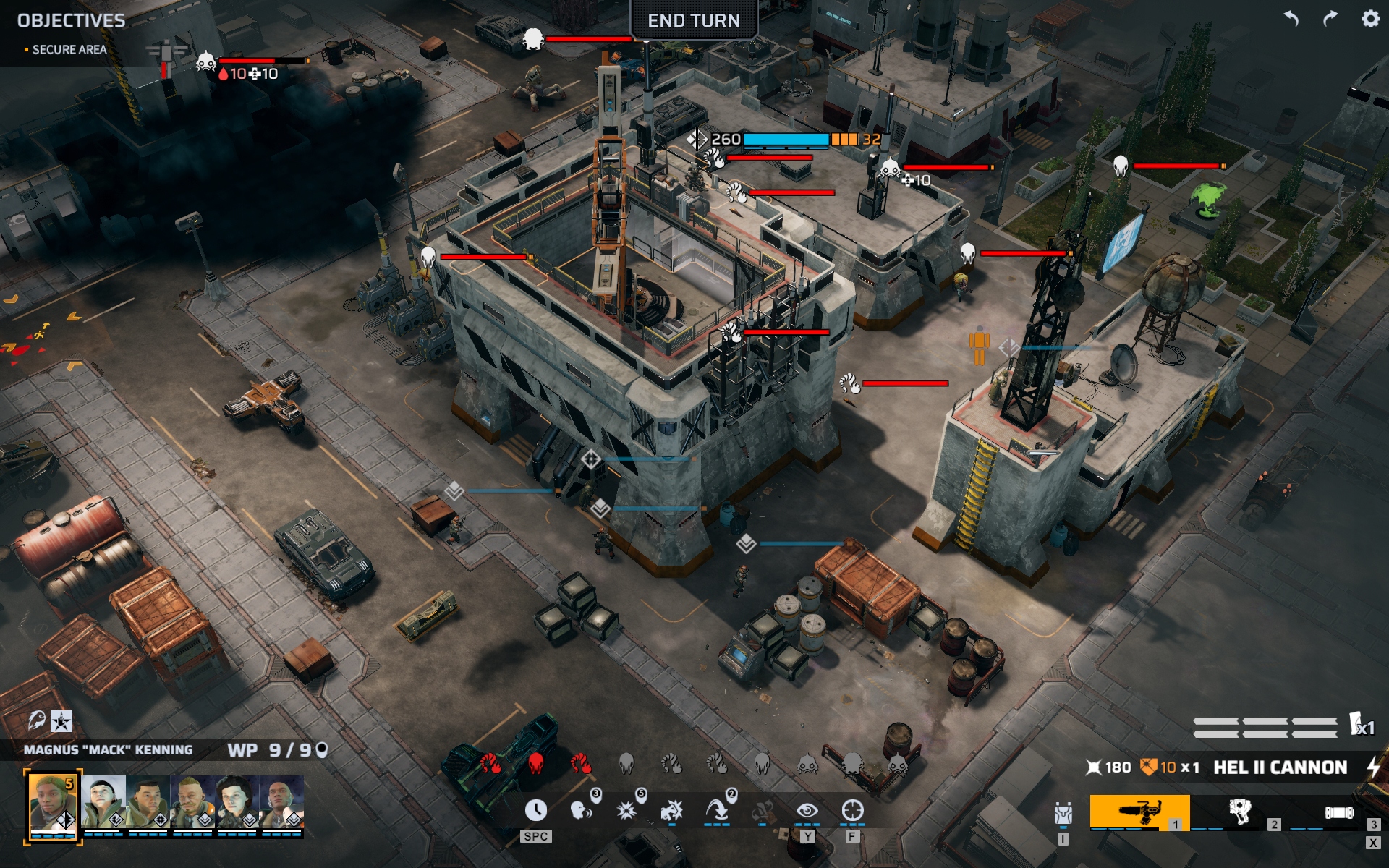Click the star hand status icon above name

tap(61, 720)
